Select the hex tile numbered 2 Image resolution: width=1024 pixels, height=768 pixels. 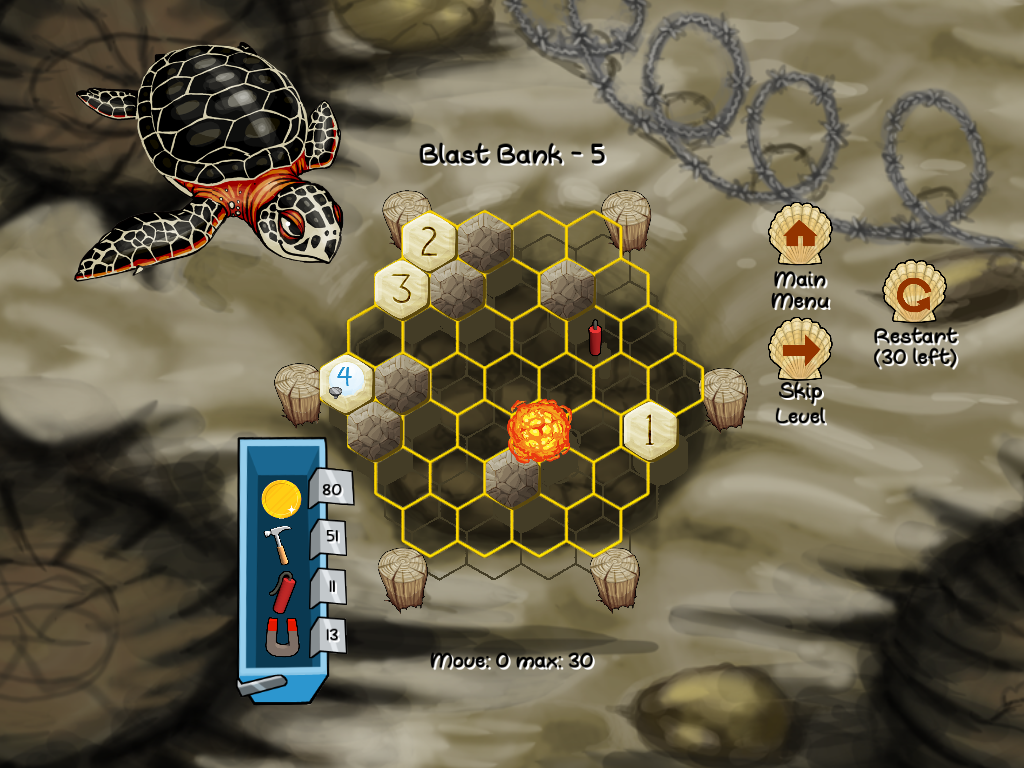pos(429,241)
